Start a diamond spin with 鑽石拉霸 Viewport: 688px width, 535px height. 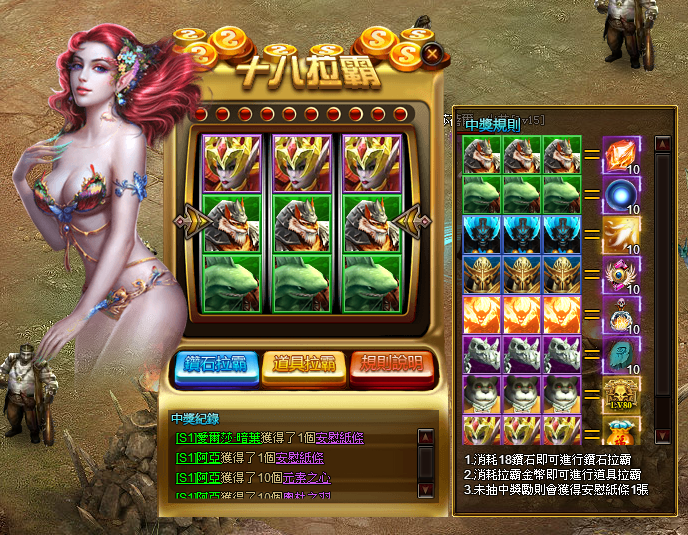coord(216,366)
